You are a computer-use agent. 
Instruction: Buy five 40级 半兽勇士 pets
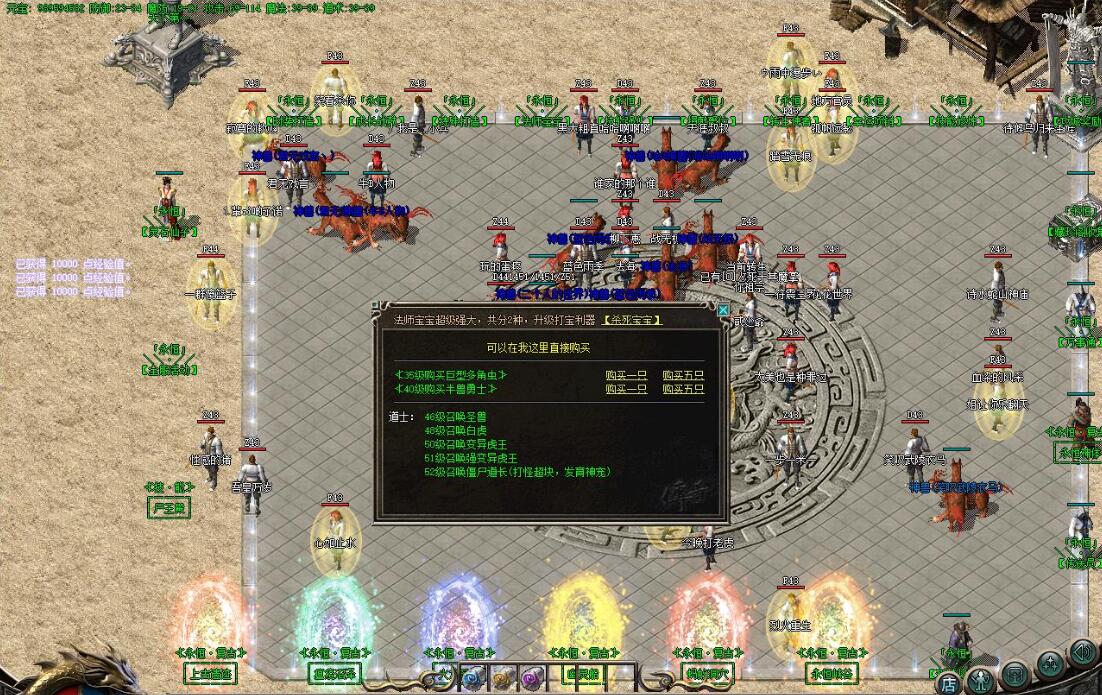click(683, 389)
